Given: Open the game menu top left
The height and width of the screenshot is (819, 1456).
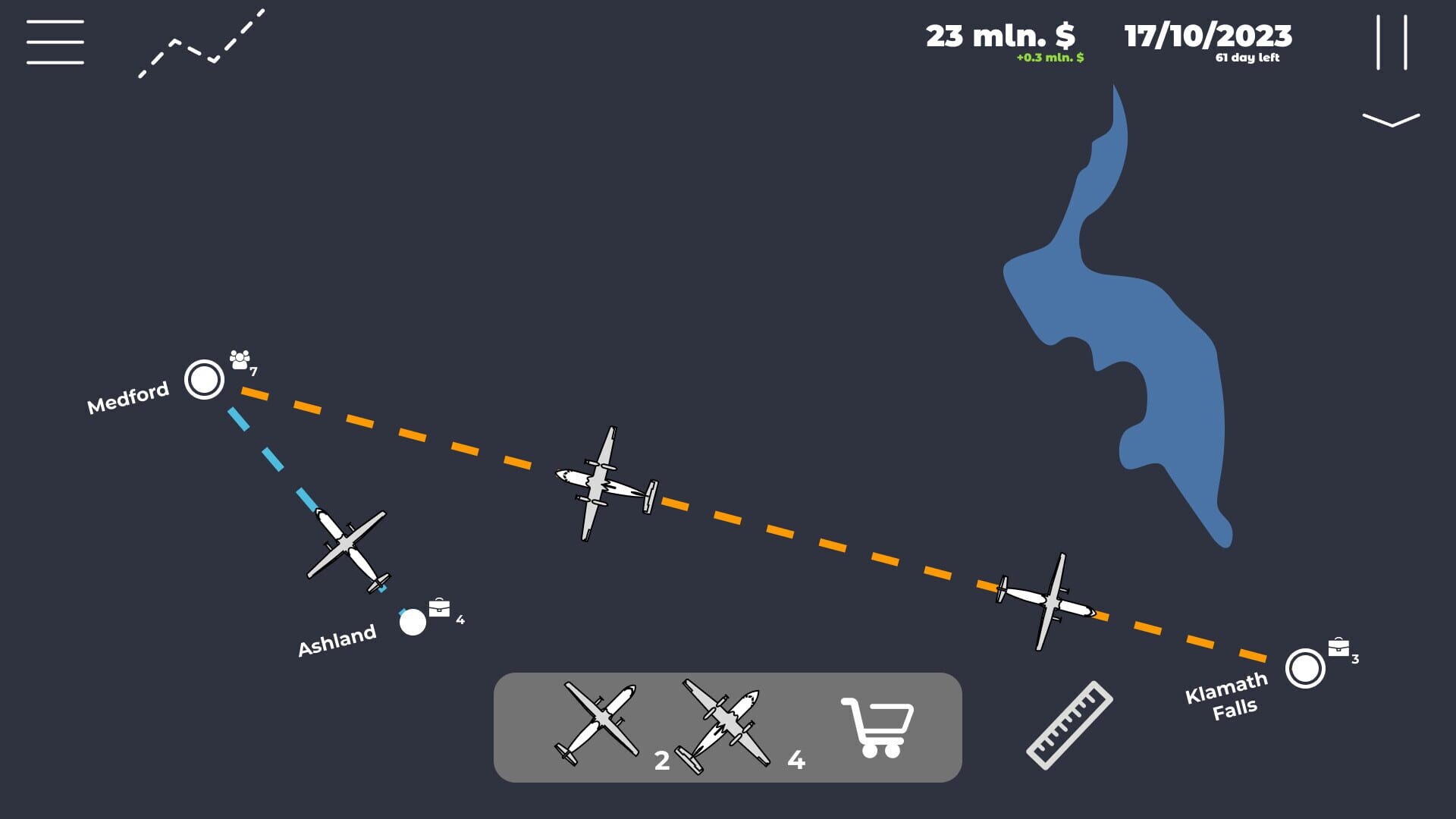Looking at the screenshot, I should [55, 41].
